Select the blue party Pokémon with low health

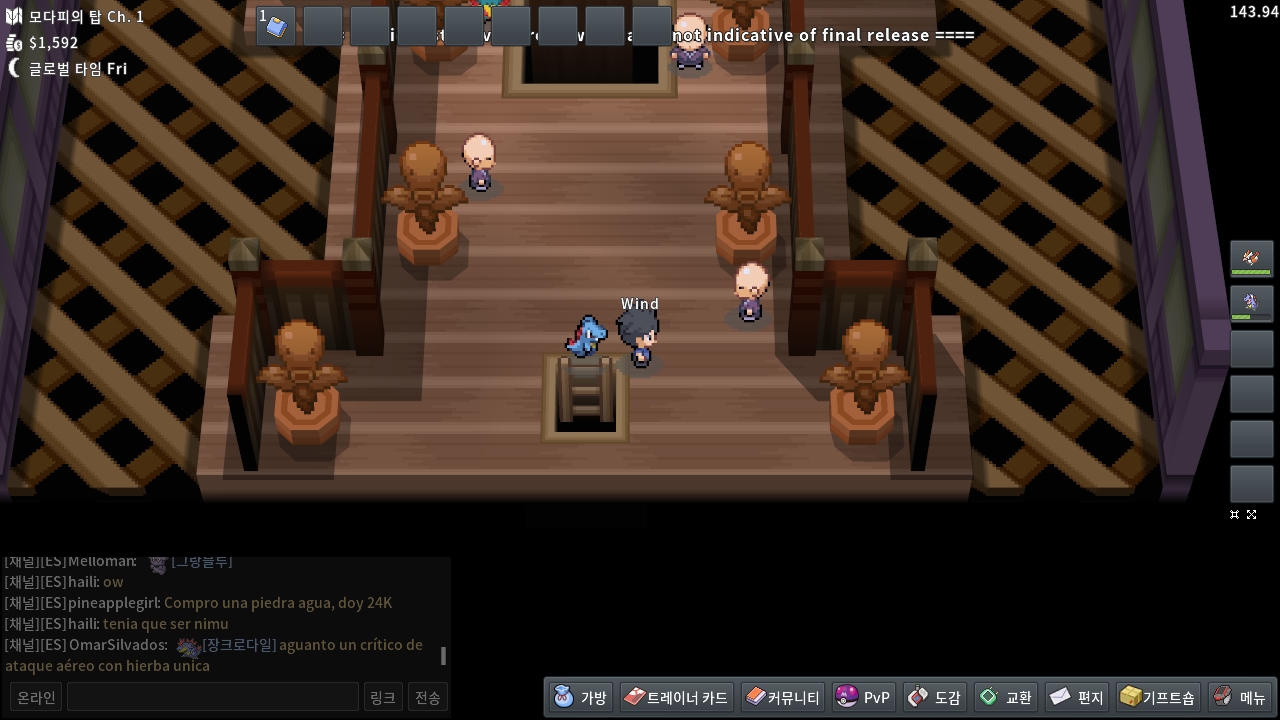1251,303
